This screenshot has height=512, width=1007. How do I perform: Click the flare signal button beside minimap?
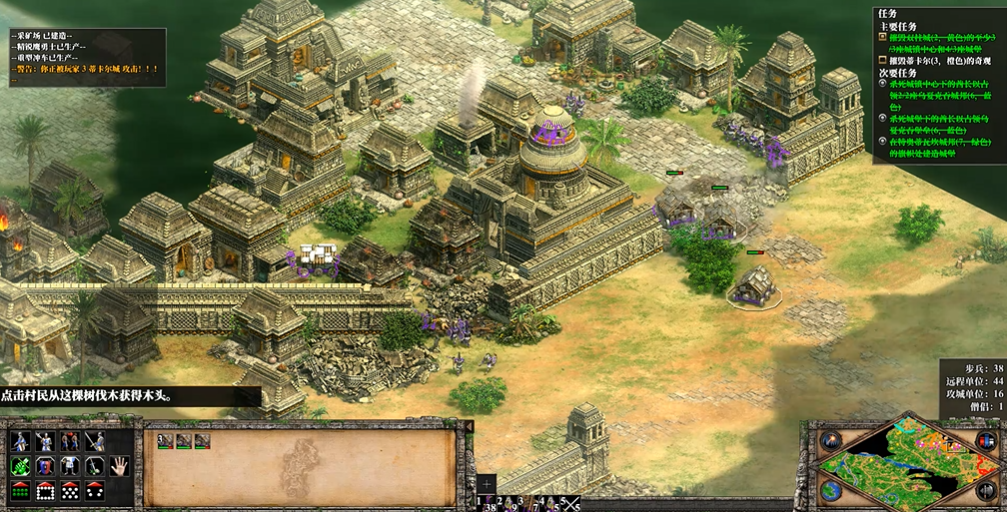pyautogui.click(x=830, y=440)
